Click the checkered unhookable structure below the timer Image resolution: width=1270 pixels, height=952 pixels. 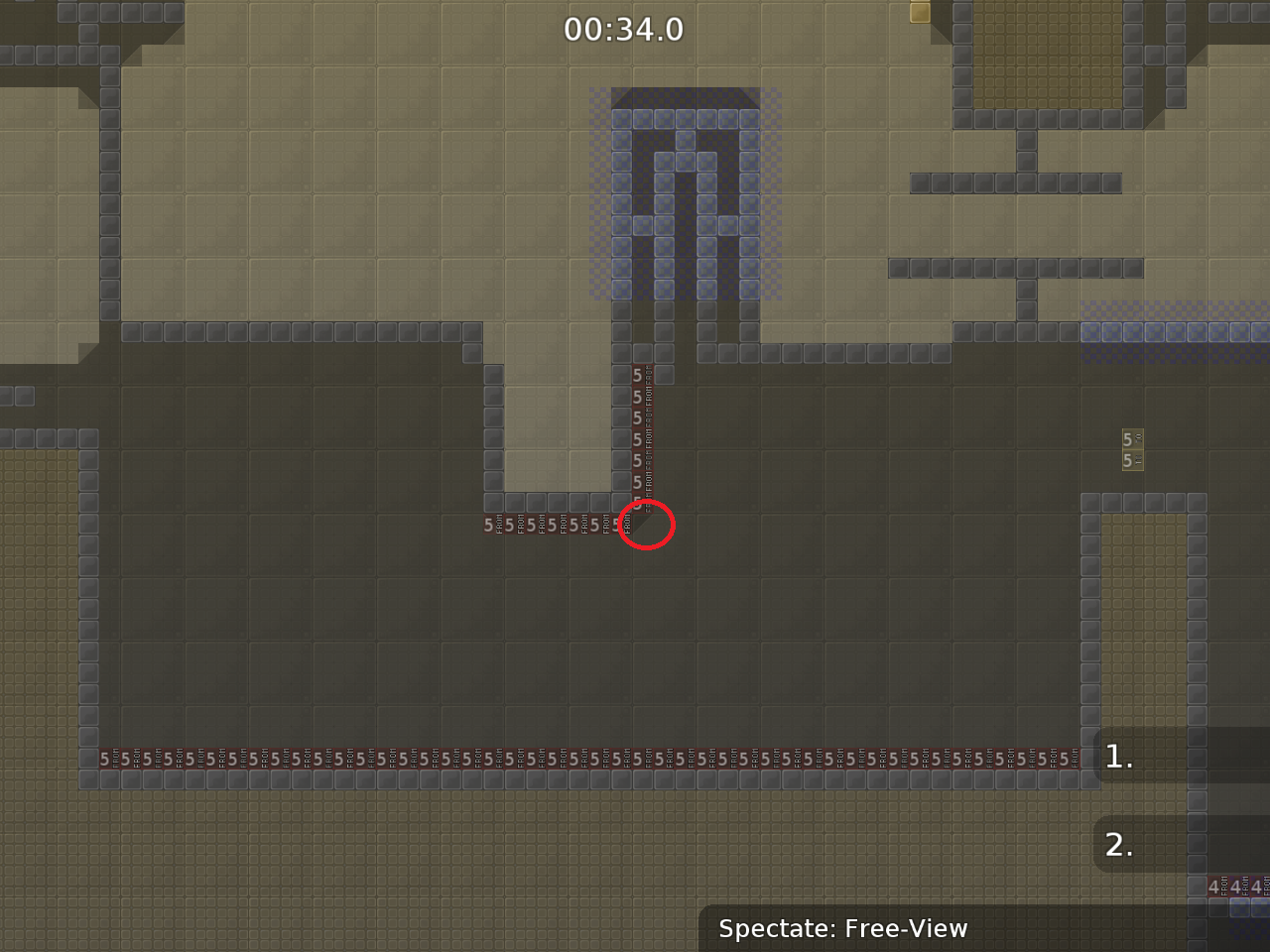coord(685,198)
